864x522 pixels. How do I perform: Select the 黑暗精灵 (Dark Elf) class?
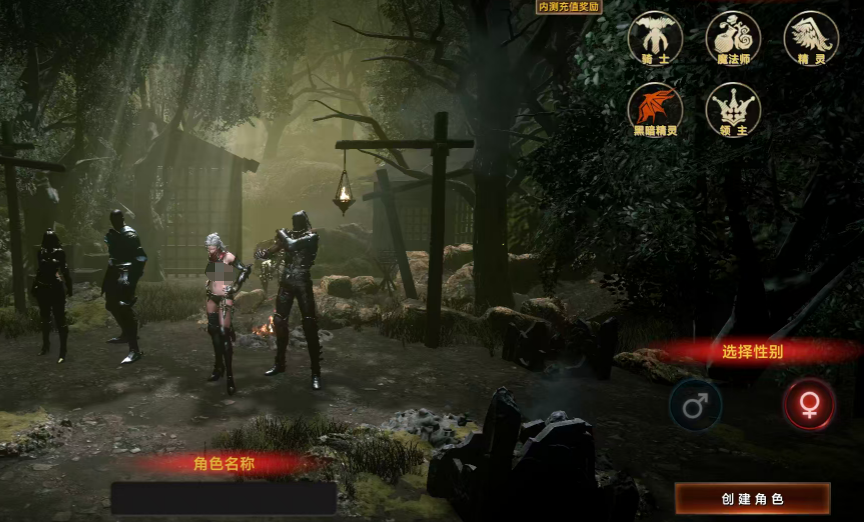(x=655, y=107)
